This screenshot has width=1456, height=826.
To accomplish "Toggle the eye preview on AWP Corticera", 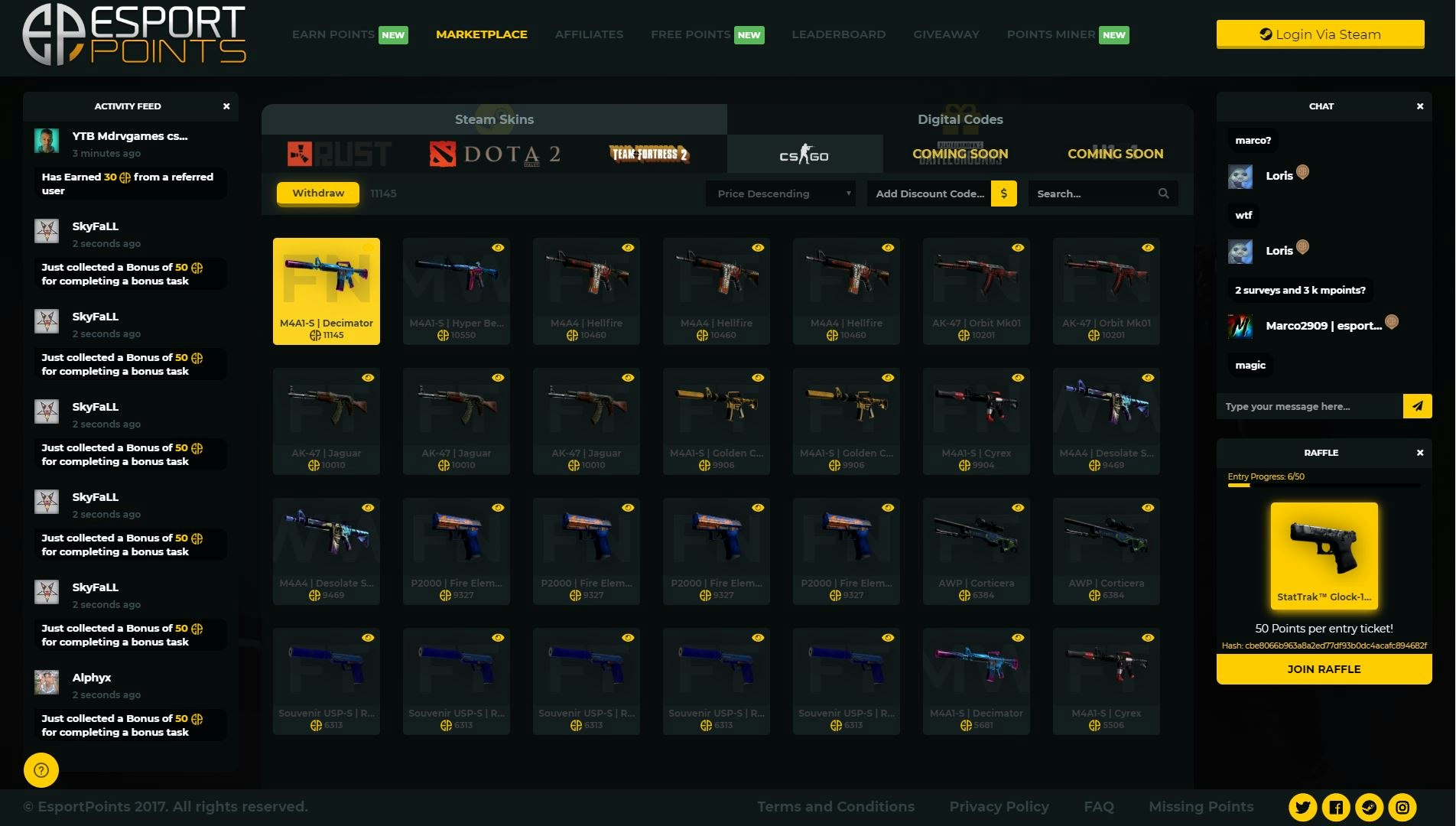I will pyautogui.click(x=1017, y=506).
